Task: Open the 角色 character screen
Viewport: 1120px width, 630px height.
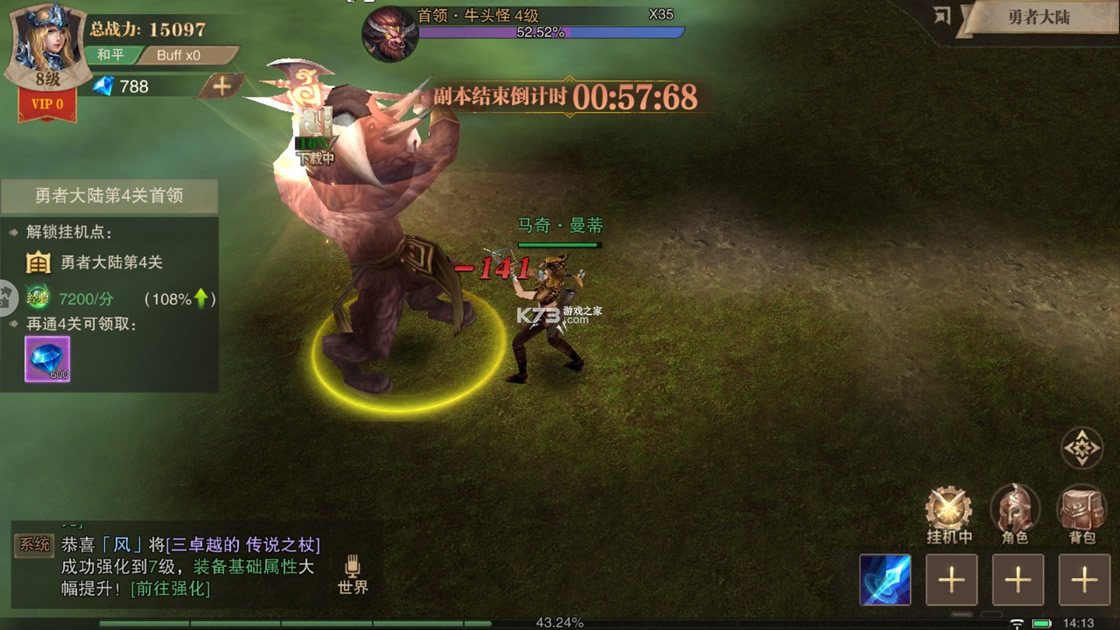Action: pos(1015,512)
